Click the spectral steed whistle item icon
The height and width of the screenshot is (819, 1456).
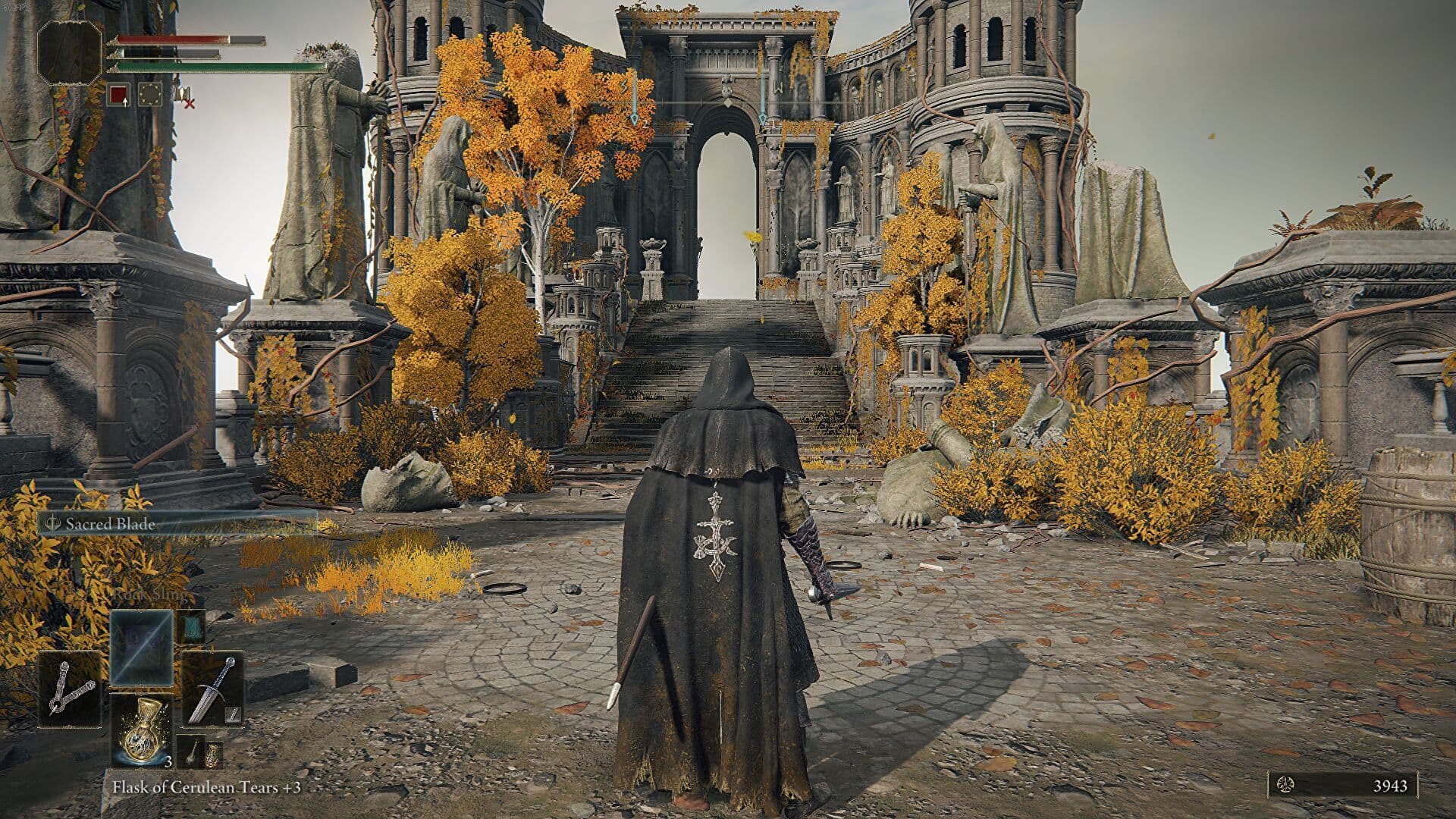click(x=191, y=752)
